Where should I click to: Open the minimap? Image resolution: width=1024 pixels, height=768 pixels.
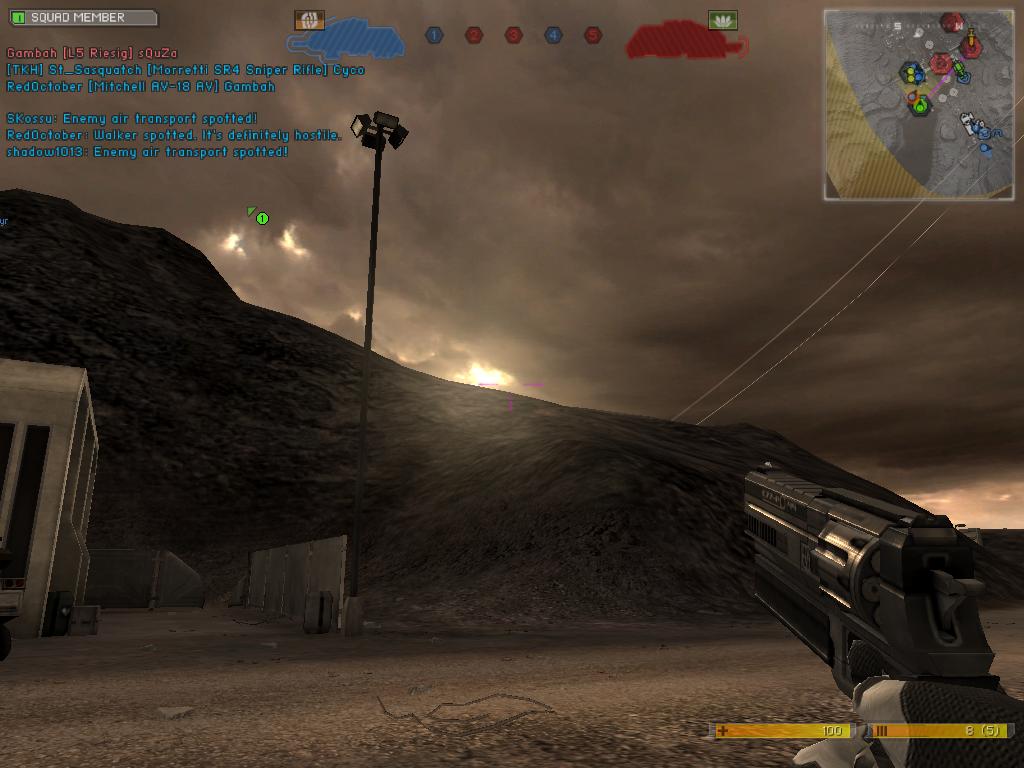tap(918, 104)
